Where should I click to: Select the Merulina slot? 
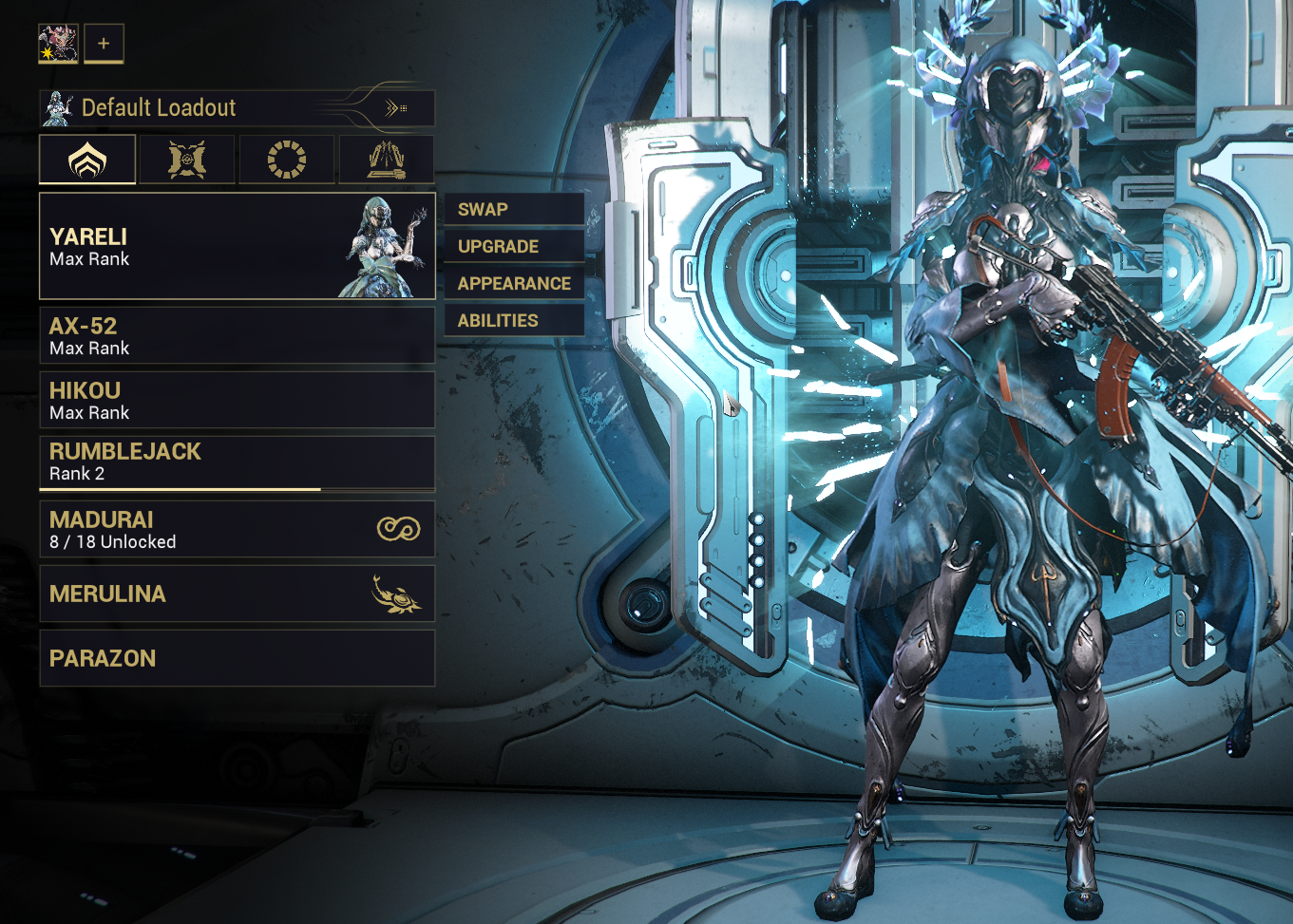237,594
